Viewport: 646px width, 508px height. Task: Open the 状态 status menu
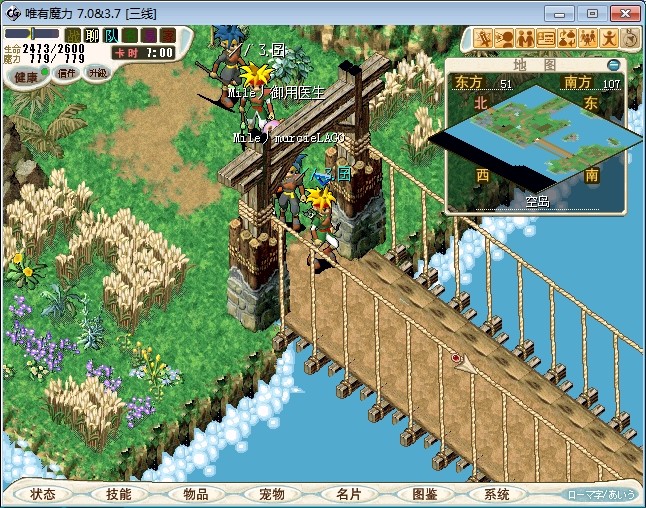point(43,494)
